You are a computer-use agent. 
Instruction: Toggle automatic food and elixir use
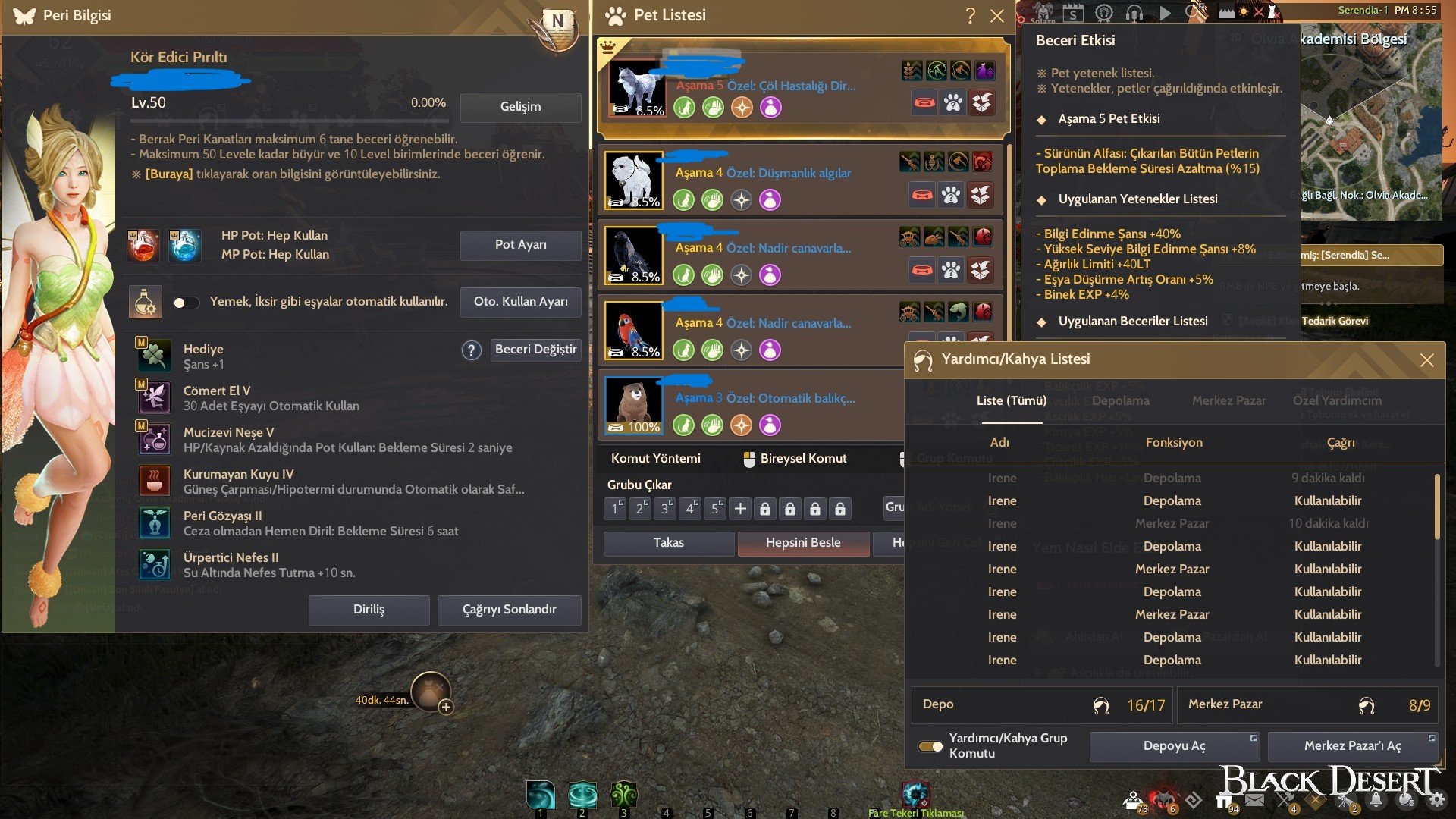coord(186,303)
